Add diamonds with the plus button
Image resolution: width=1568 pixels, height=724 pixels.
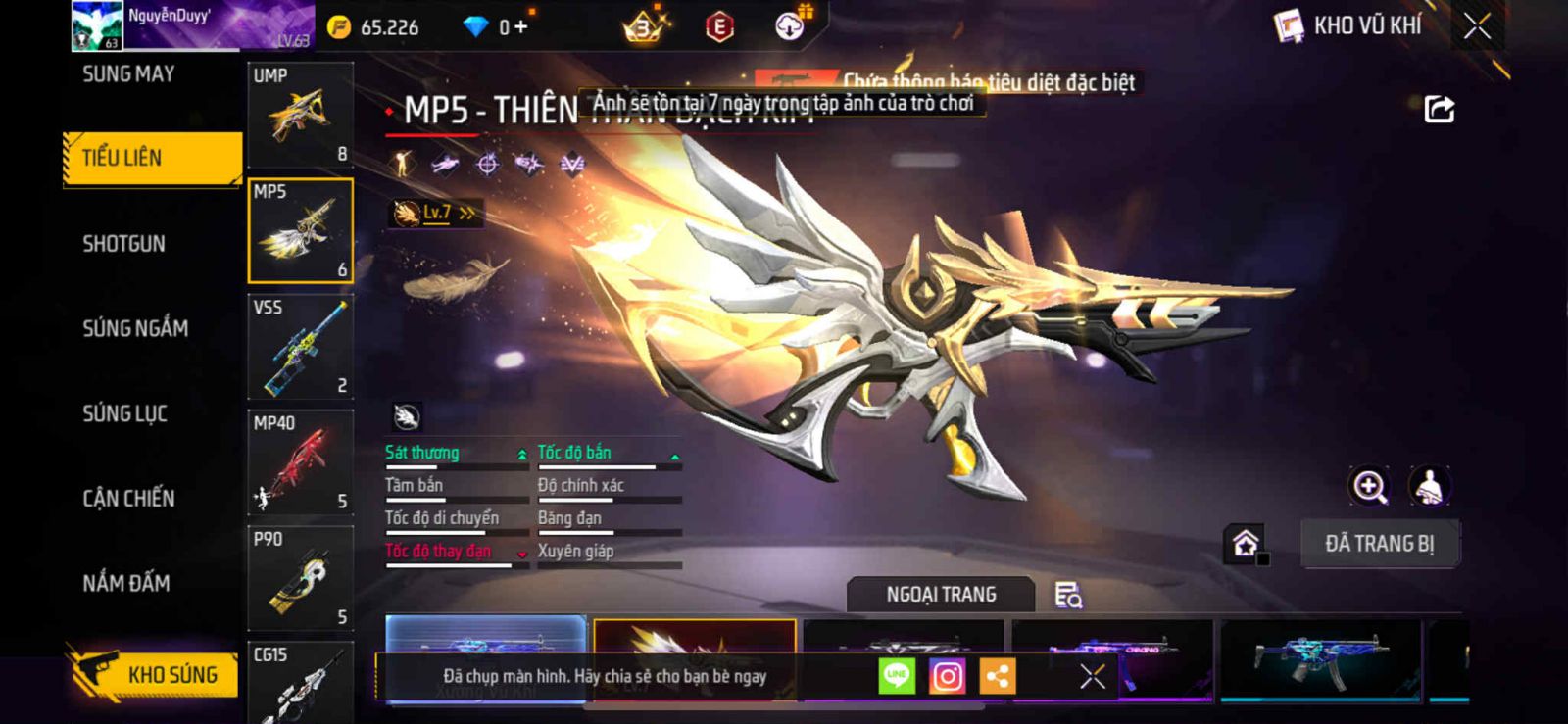(x=520, y=27)
